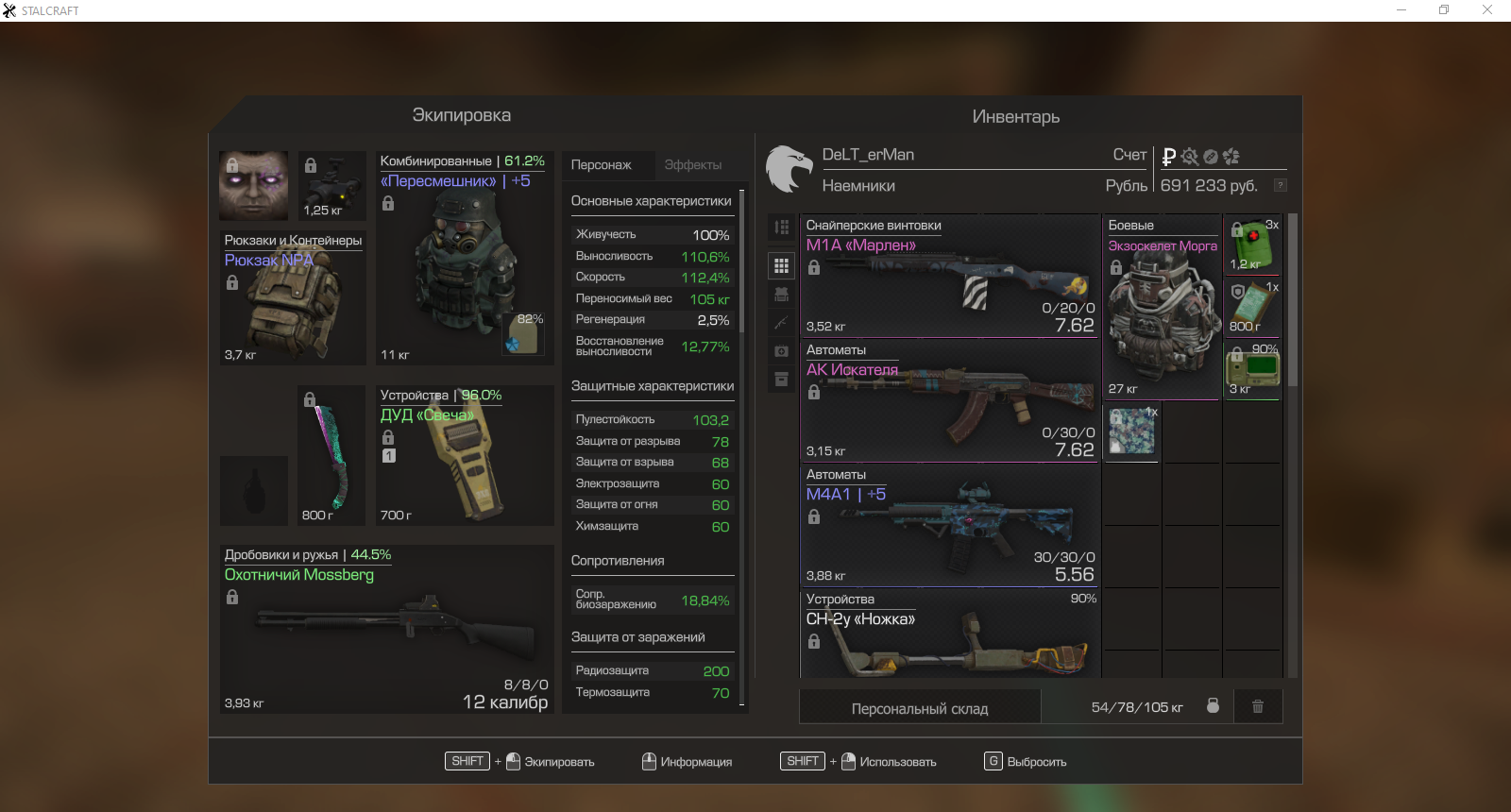Viewport: 1511px width, 812px height.
Task: Select the equipped knife slot
Action: click(x=331, y=456)
